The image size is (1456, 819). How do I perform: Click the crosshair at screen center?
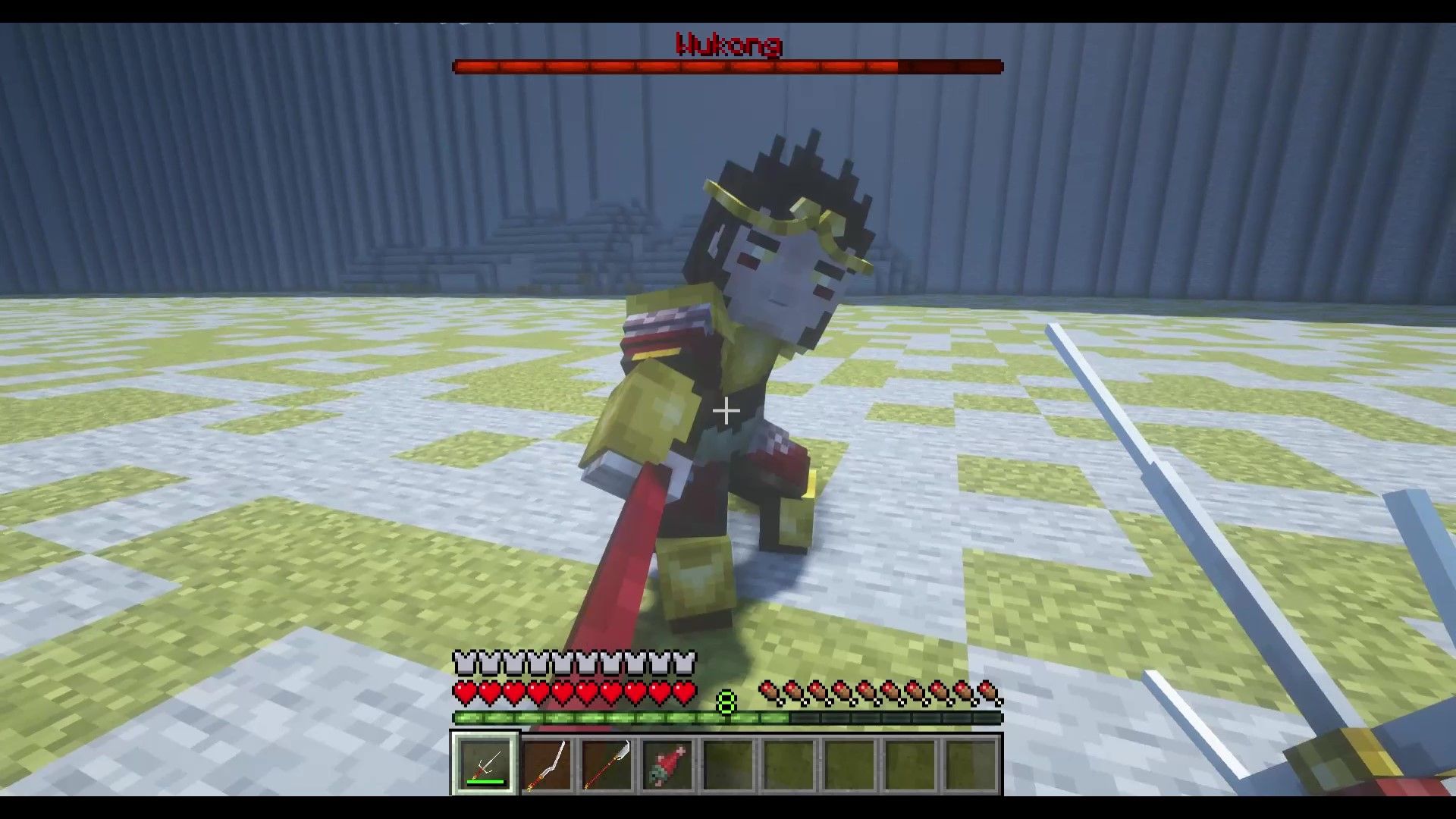(726, 411)
